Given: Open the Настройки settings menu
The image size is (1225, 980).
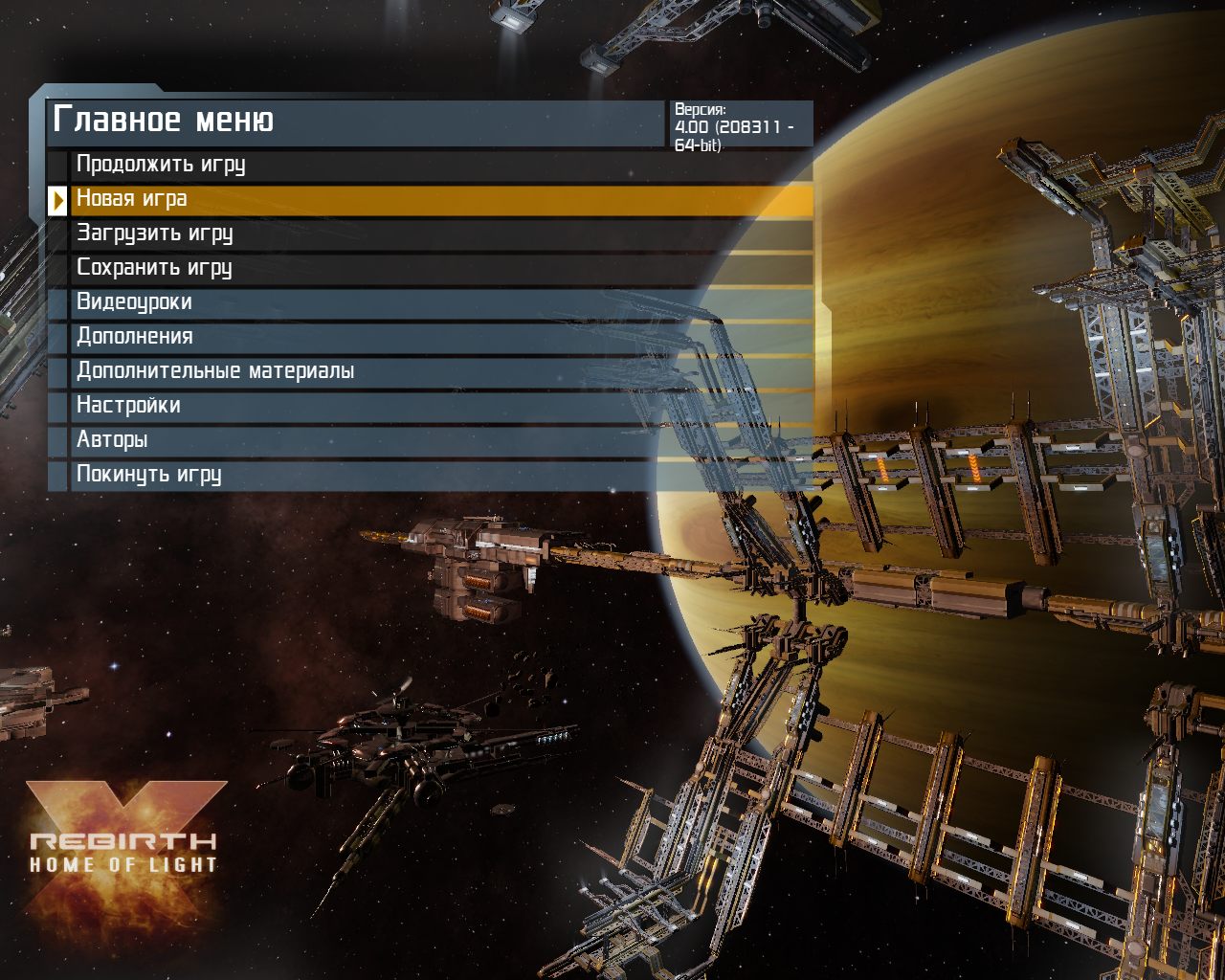Looking at the screenshot, I should 128,406.
